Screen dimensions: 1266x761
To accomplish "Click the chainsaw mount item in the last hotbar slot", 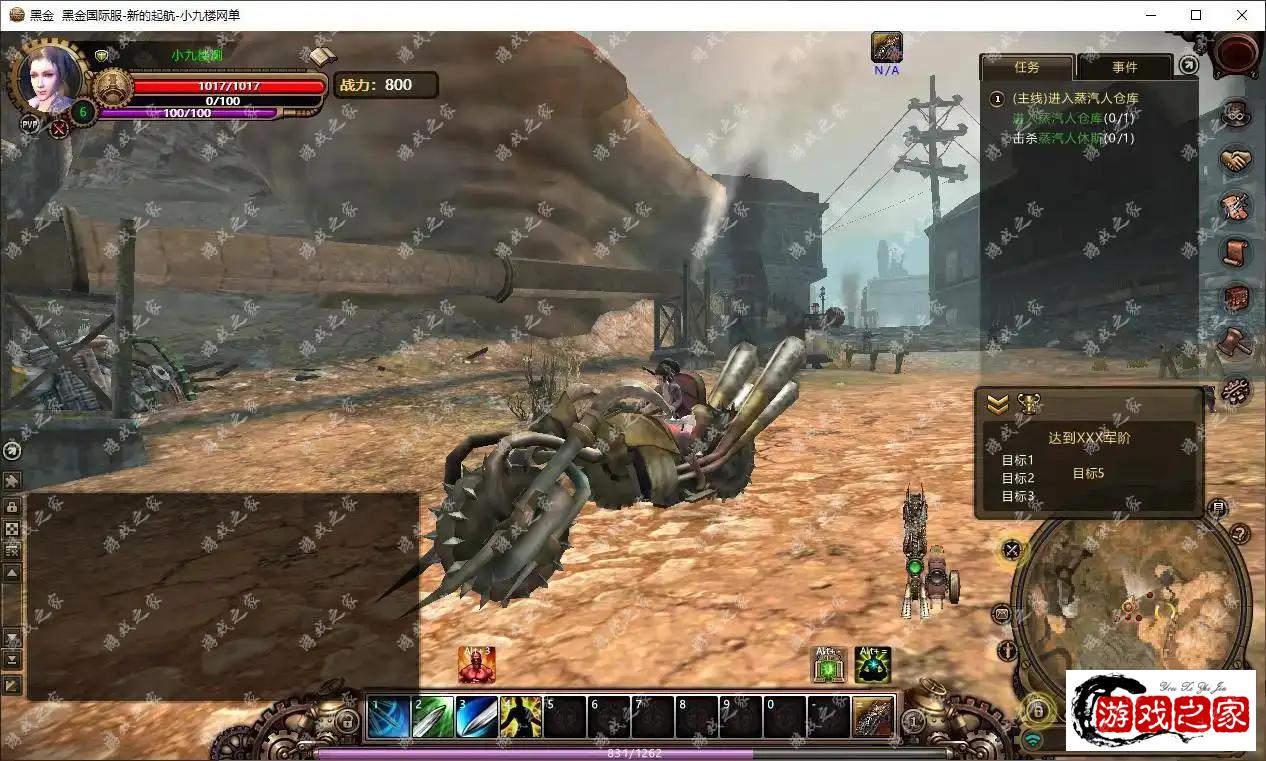I will coord(873,717).
